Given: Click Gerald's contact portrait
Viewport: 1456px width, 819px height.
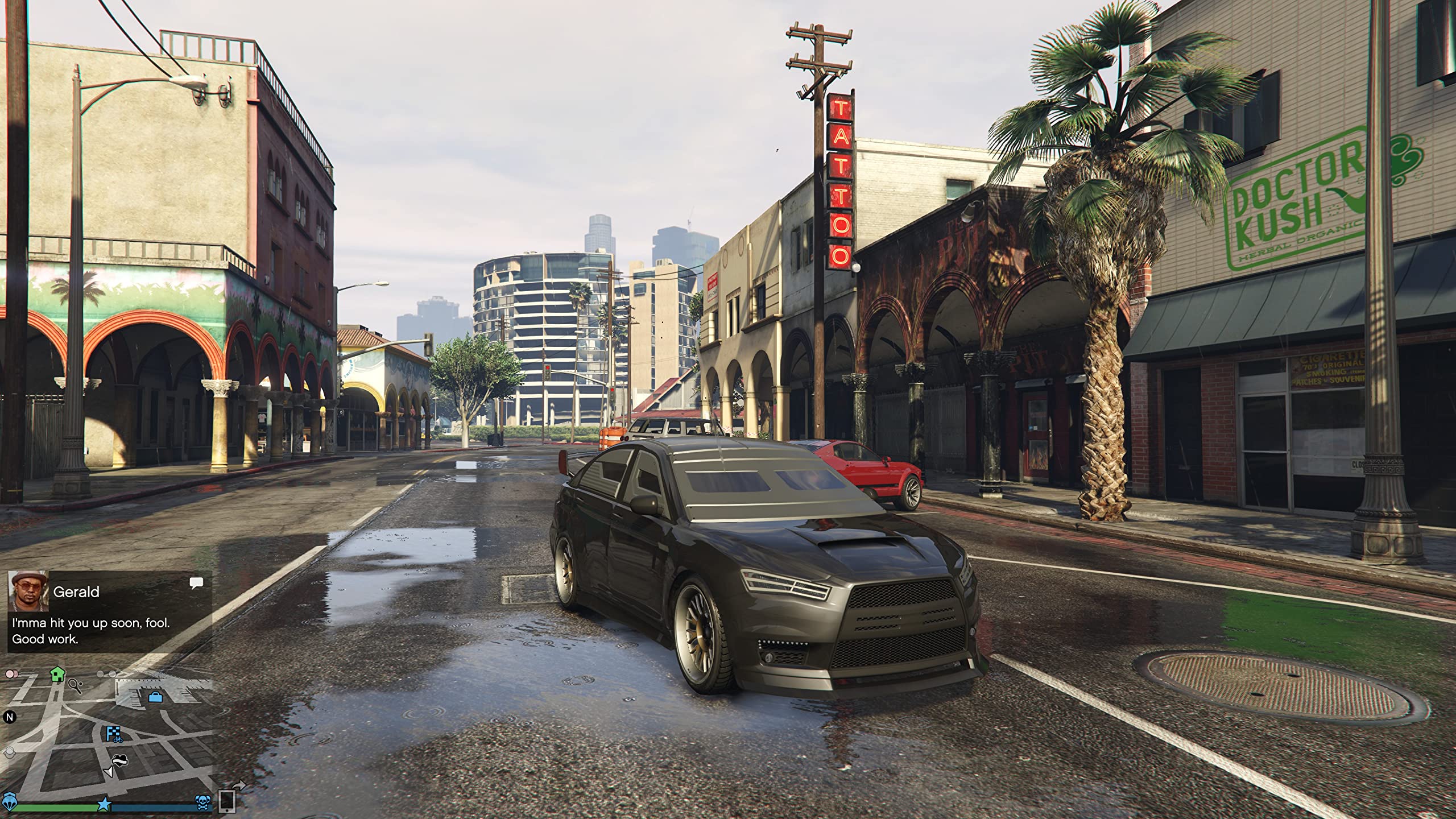Looking at the screenshot, I should coord(28,592).
